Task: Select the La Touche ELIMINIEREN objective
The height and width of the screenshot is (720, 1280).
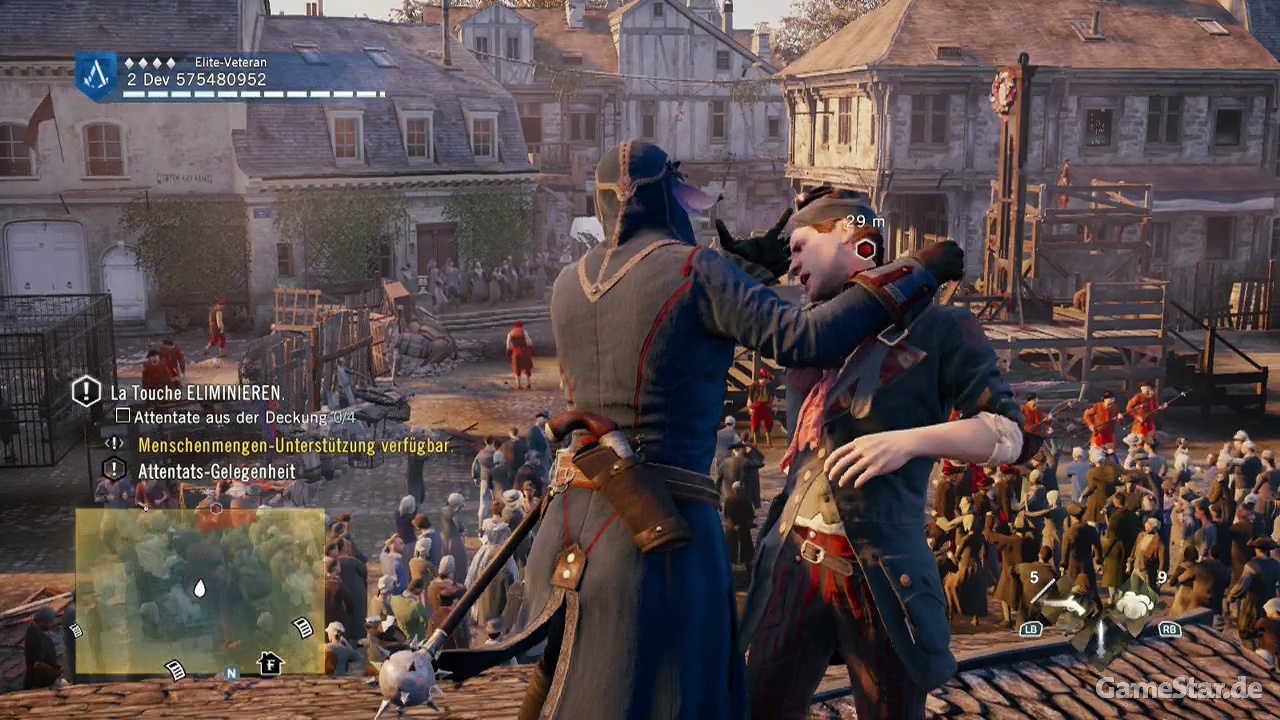Action: coord(197,393)
